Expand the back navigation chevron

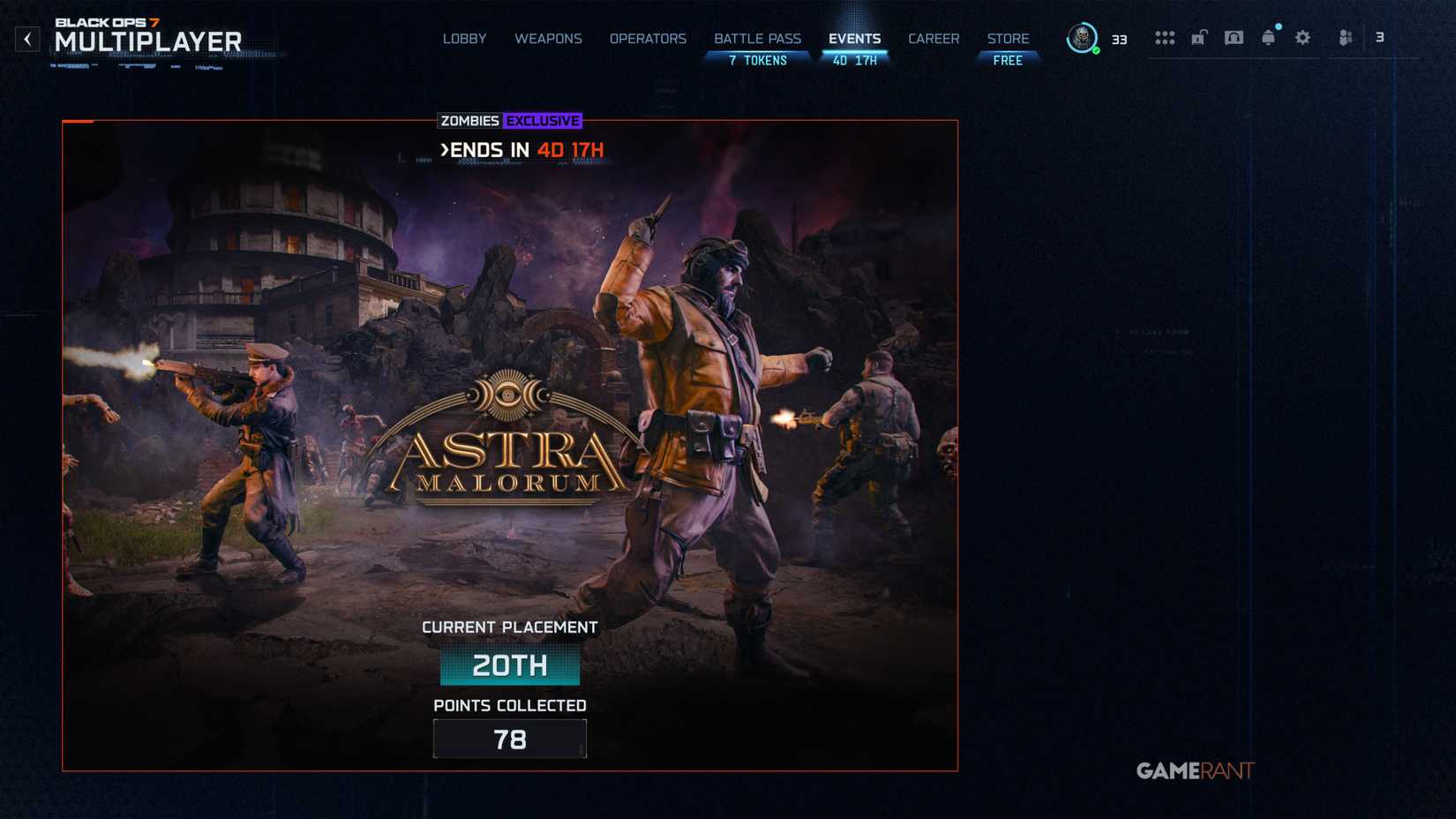point(27,39)
